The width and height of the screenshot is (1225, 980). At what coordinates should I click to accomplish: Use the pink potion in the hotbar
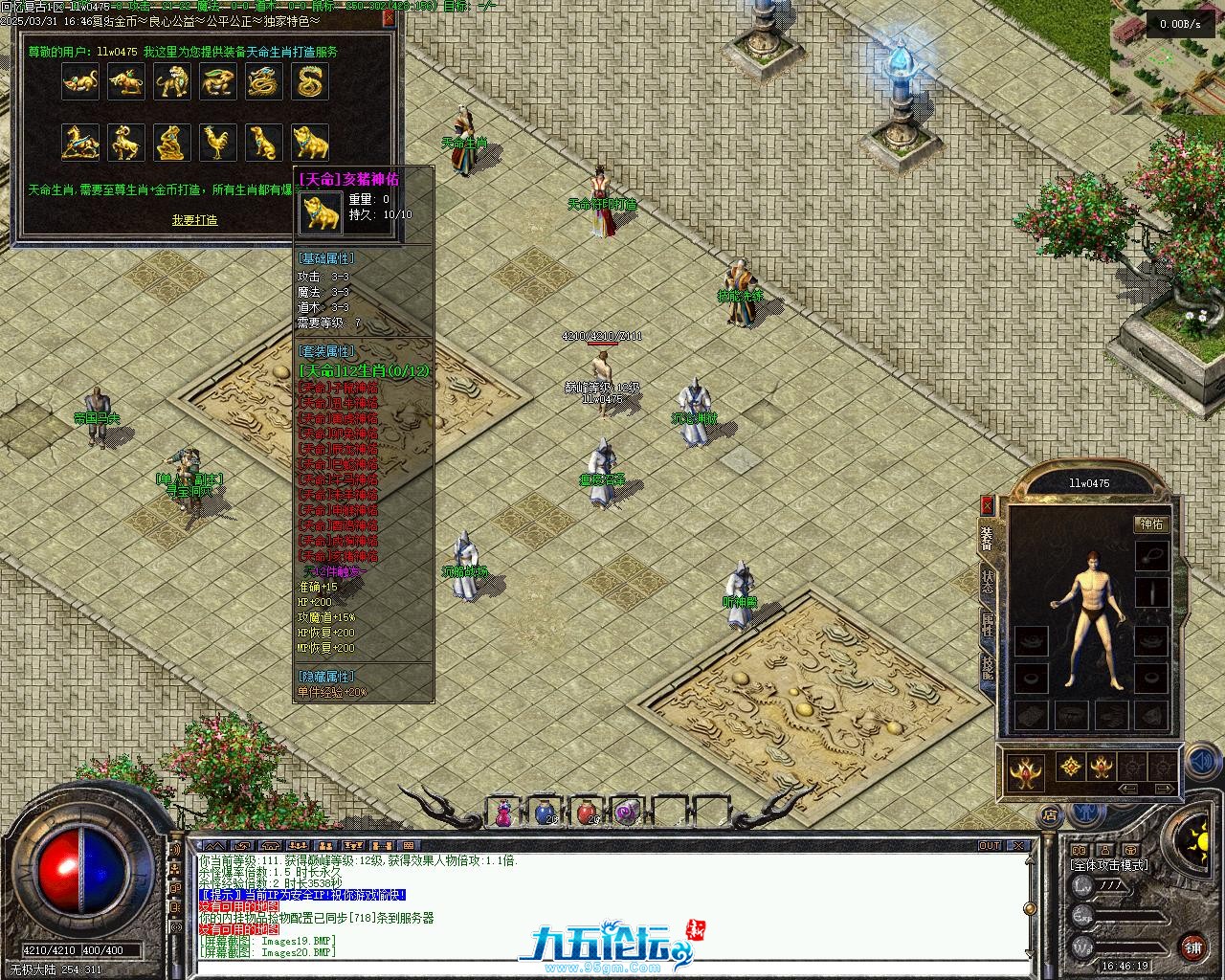pos(503,813)
